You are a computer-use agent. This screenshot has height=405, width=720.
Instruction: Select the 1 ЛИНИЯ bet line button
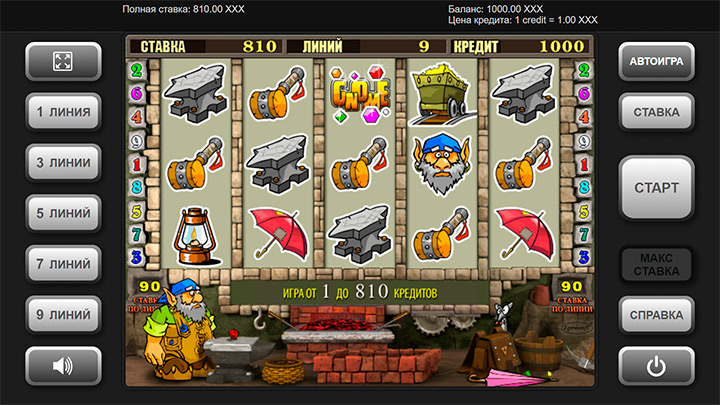tap(63, 112)
